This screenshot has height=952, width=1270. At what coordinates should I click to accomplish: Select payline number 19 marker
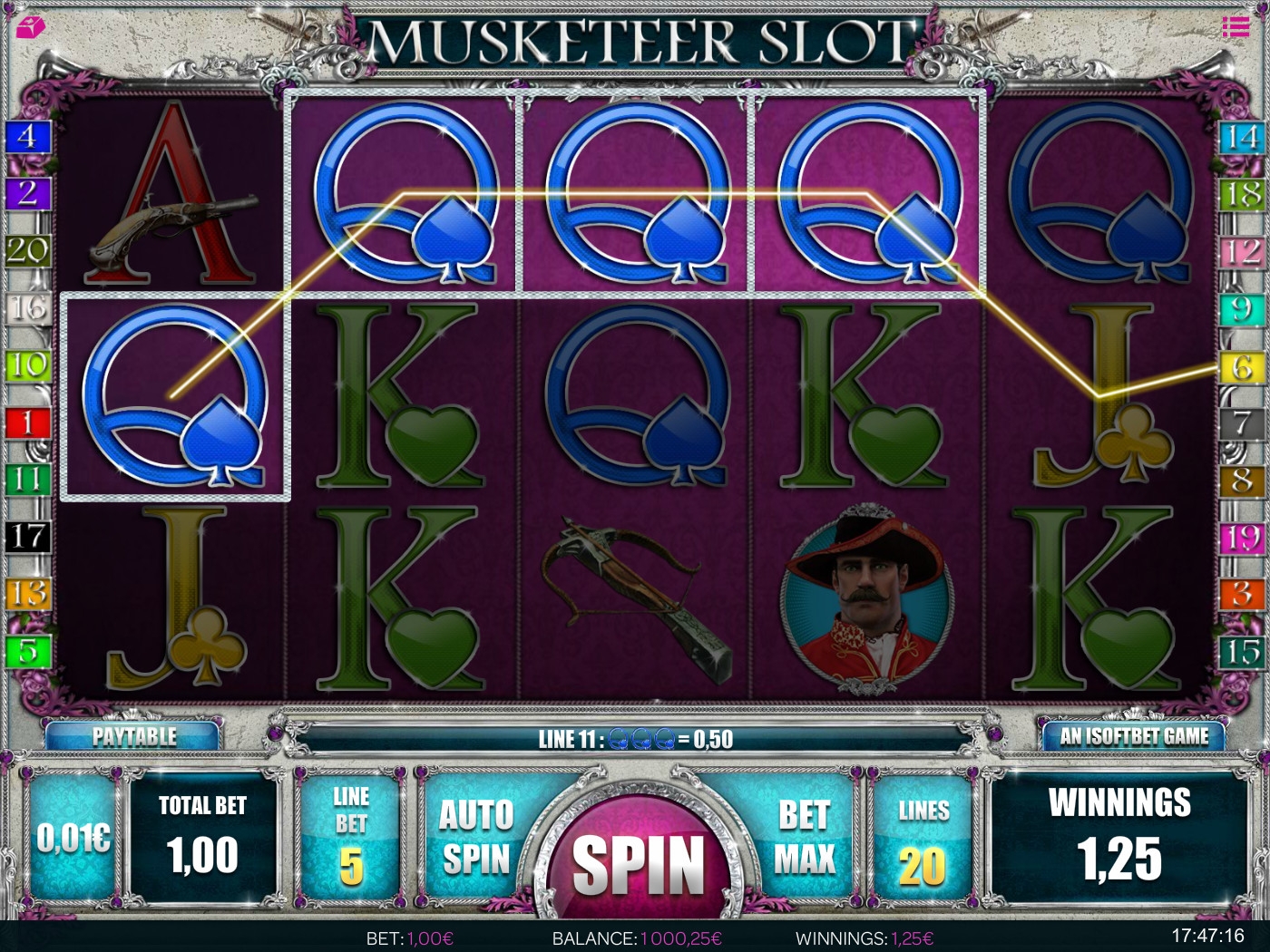coord(1242,538)
